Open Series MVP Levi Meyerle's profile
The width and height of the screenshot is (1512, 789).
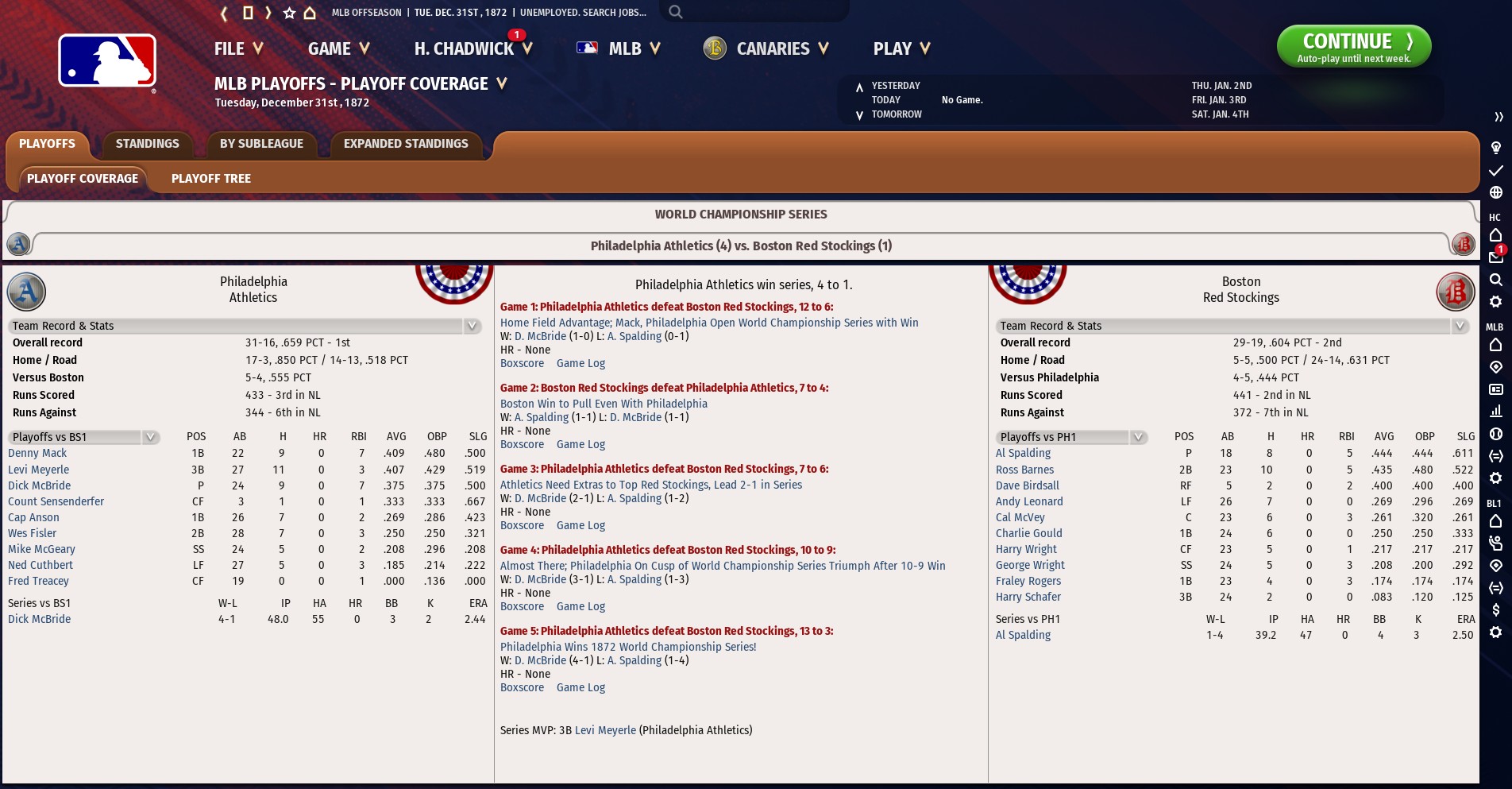point(605,730)
